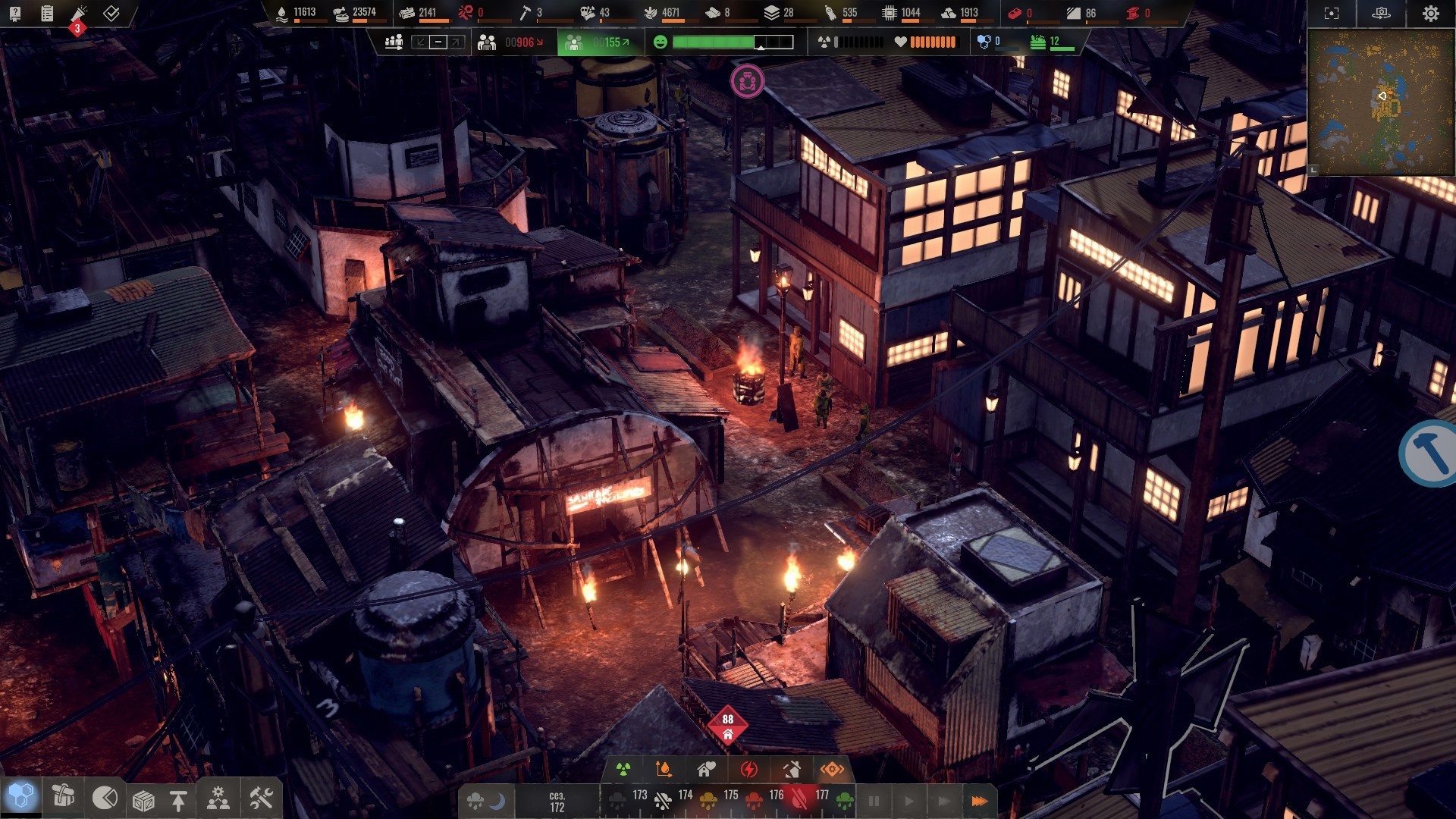Image resolution: width=1456 pixels, height=819 pixels.
Task: Select the red 88 housing alert marker
Action: coord(728,726)
